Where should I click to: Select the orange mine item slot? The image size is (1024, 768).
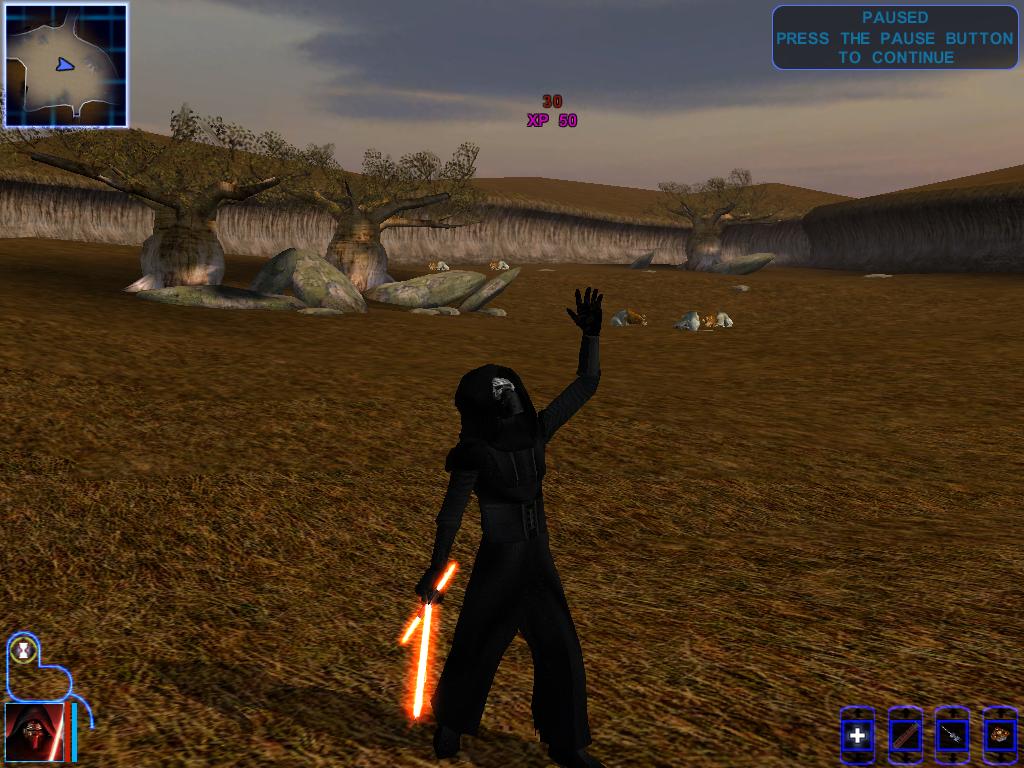pyautogui.click(x=999, y=737)
